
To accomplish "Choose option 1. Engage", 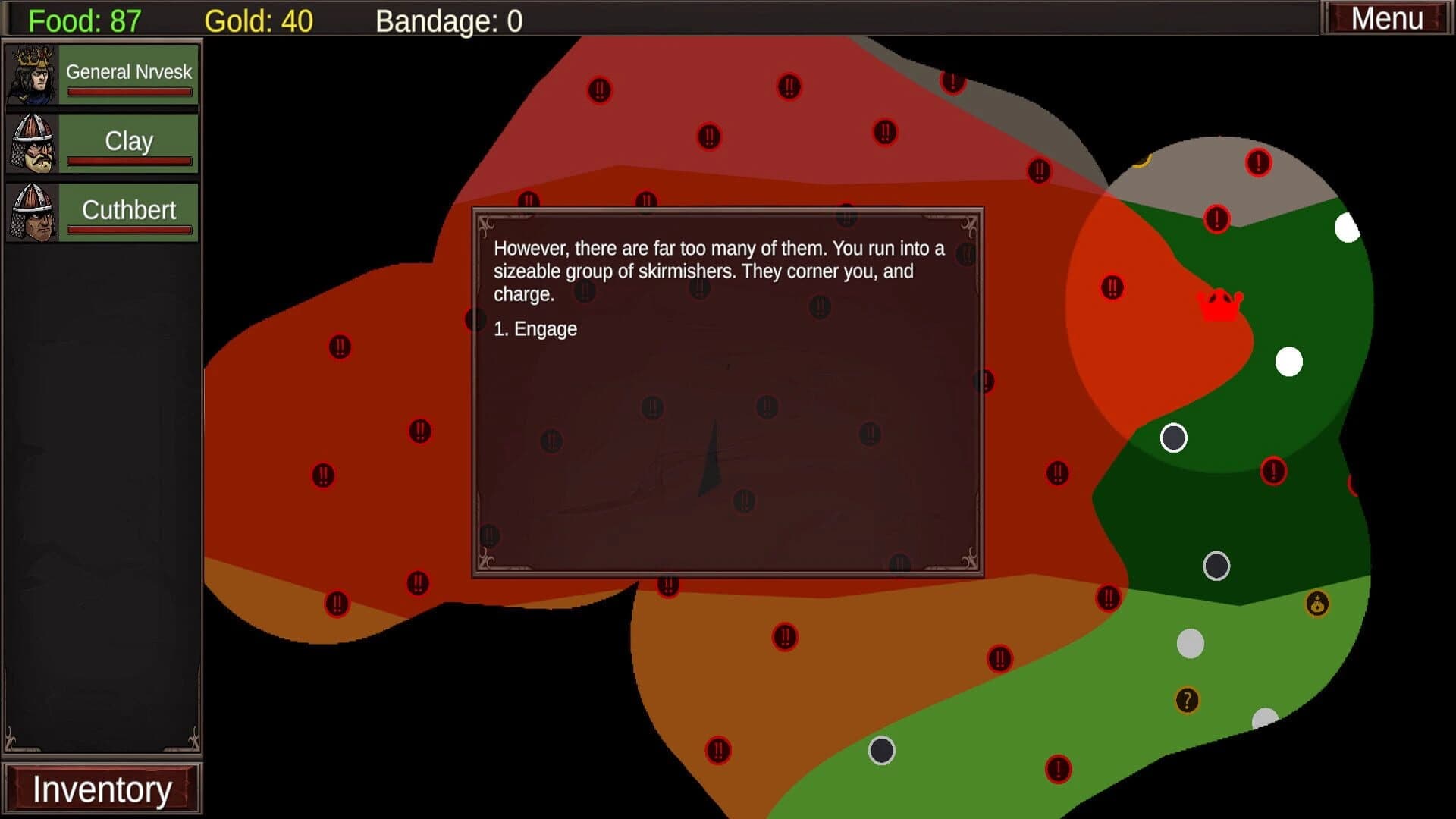I will pos(535,328).
